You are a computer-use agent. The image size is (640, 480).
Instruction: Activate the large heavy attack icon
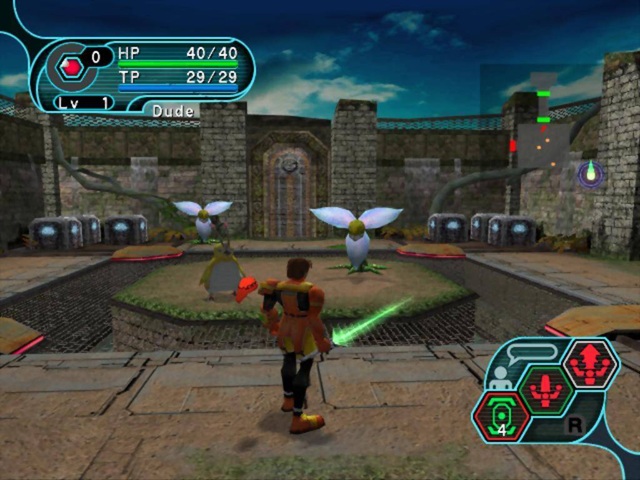[590, 361]
